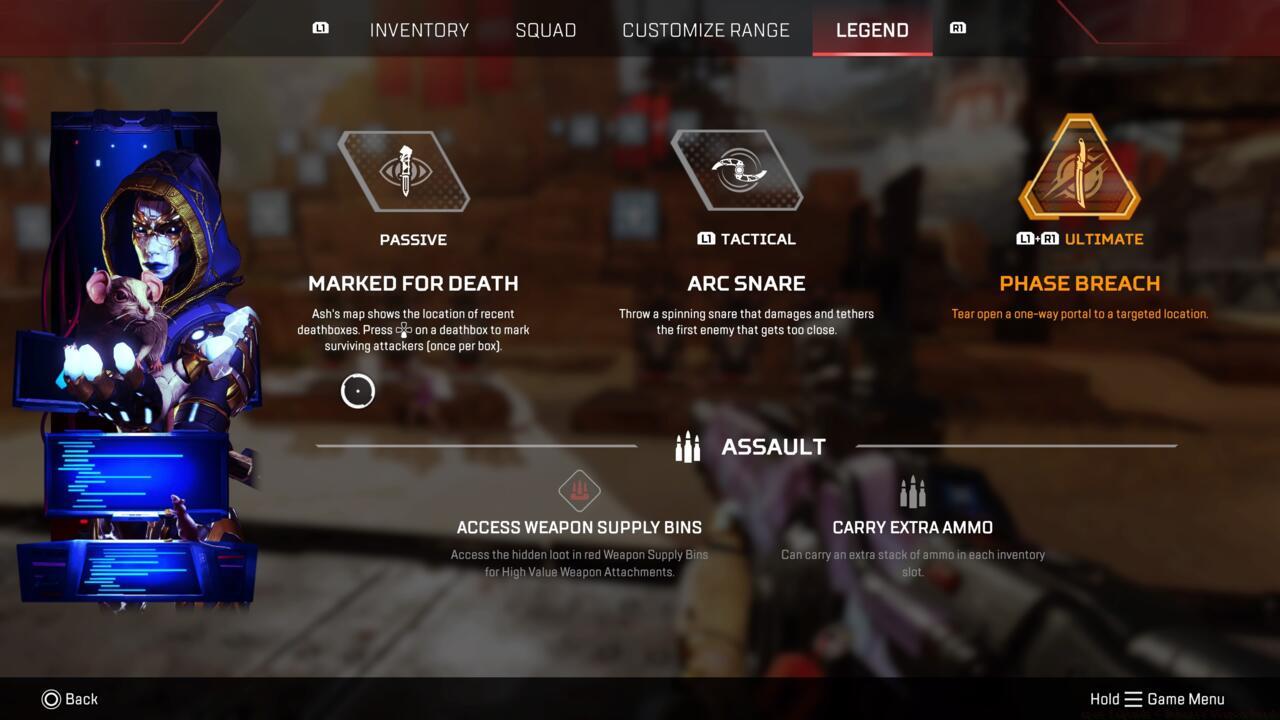The height and width of the screenshot is (720, 1280).
Task: Click the R1 shoulder button icon beside Legend
Action: tap(957, 28)
